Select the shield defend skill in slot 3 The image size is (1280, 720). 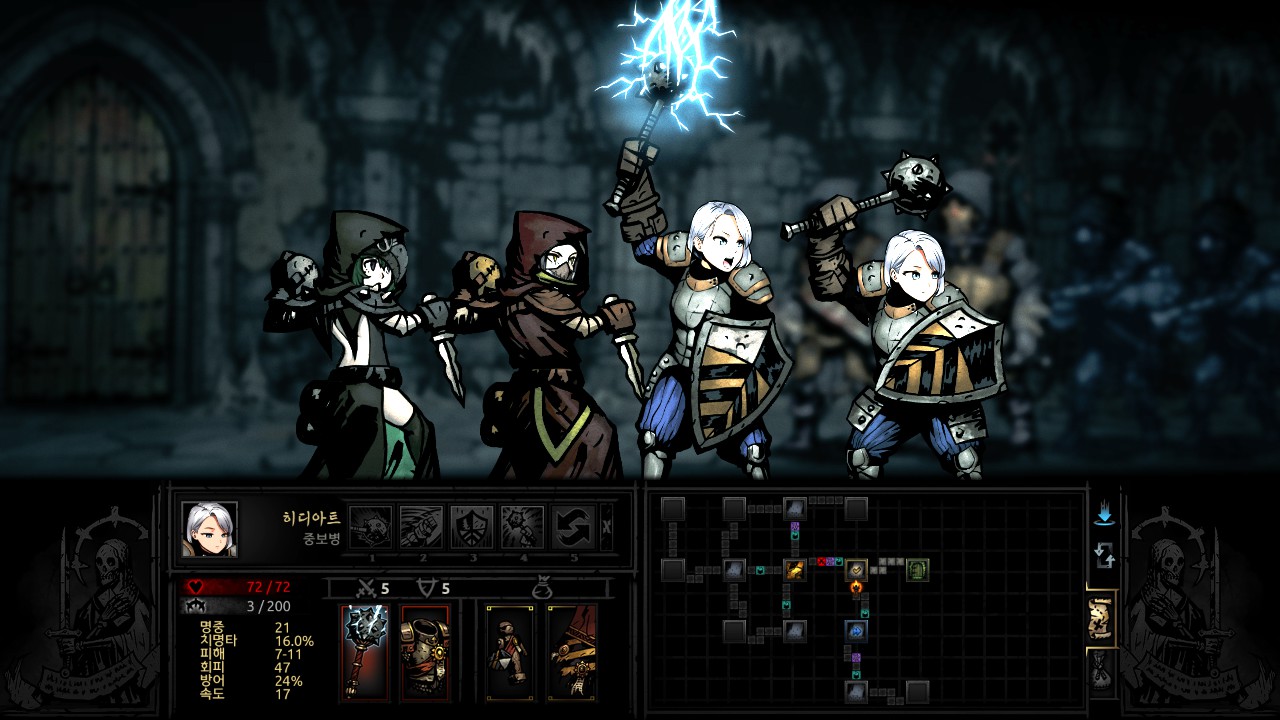(x=472, y=527)
